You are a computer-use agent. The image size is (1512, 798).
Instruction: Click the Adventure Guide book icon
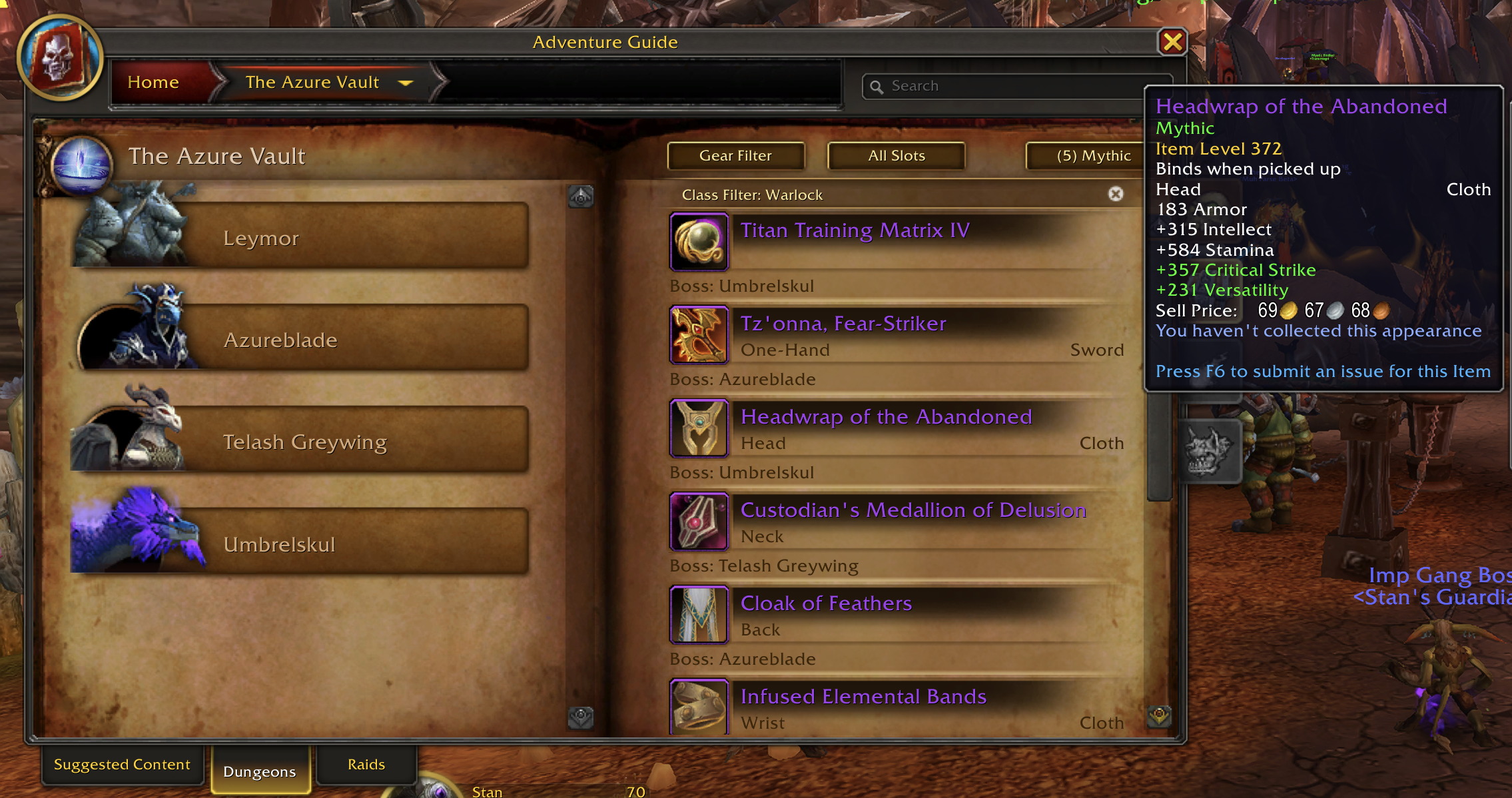click(60, 59)
